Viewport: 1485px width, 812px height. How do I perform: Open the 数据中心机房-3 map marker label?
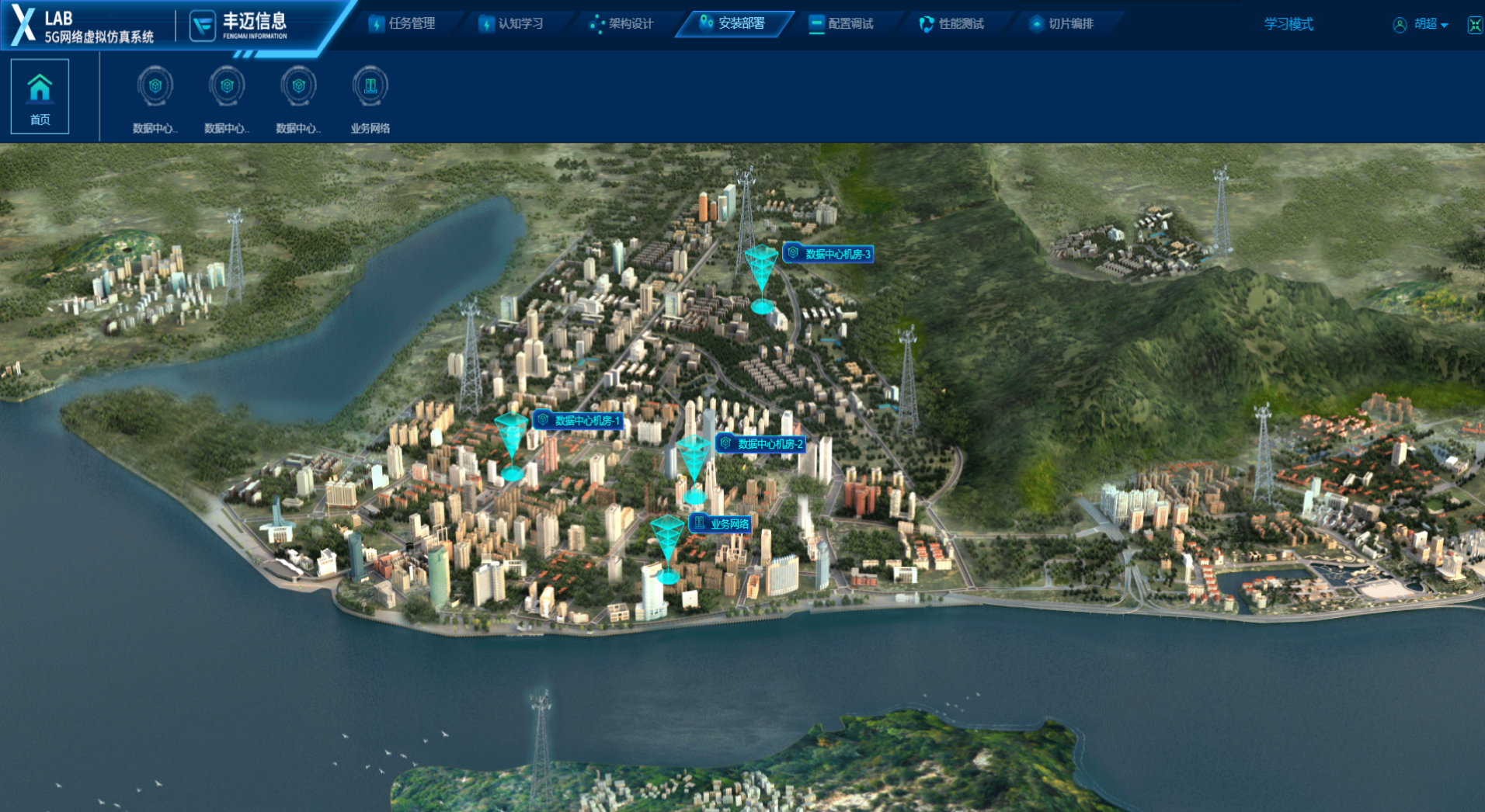(x=829, y=253)
